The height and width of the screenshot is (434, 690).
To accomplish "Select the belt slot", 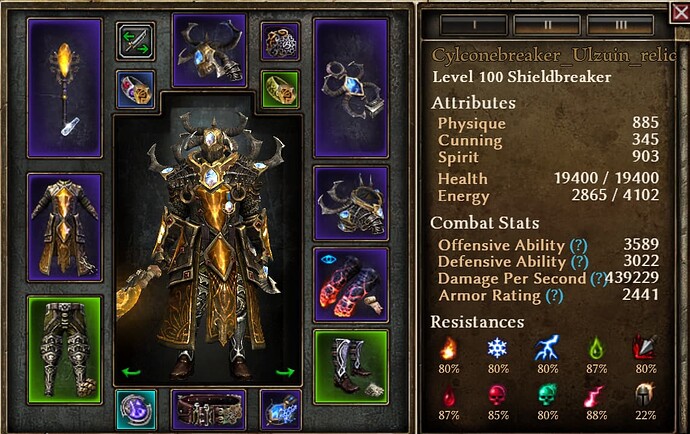I will (x=210, y=410).
